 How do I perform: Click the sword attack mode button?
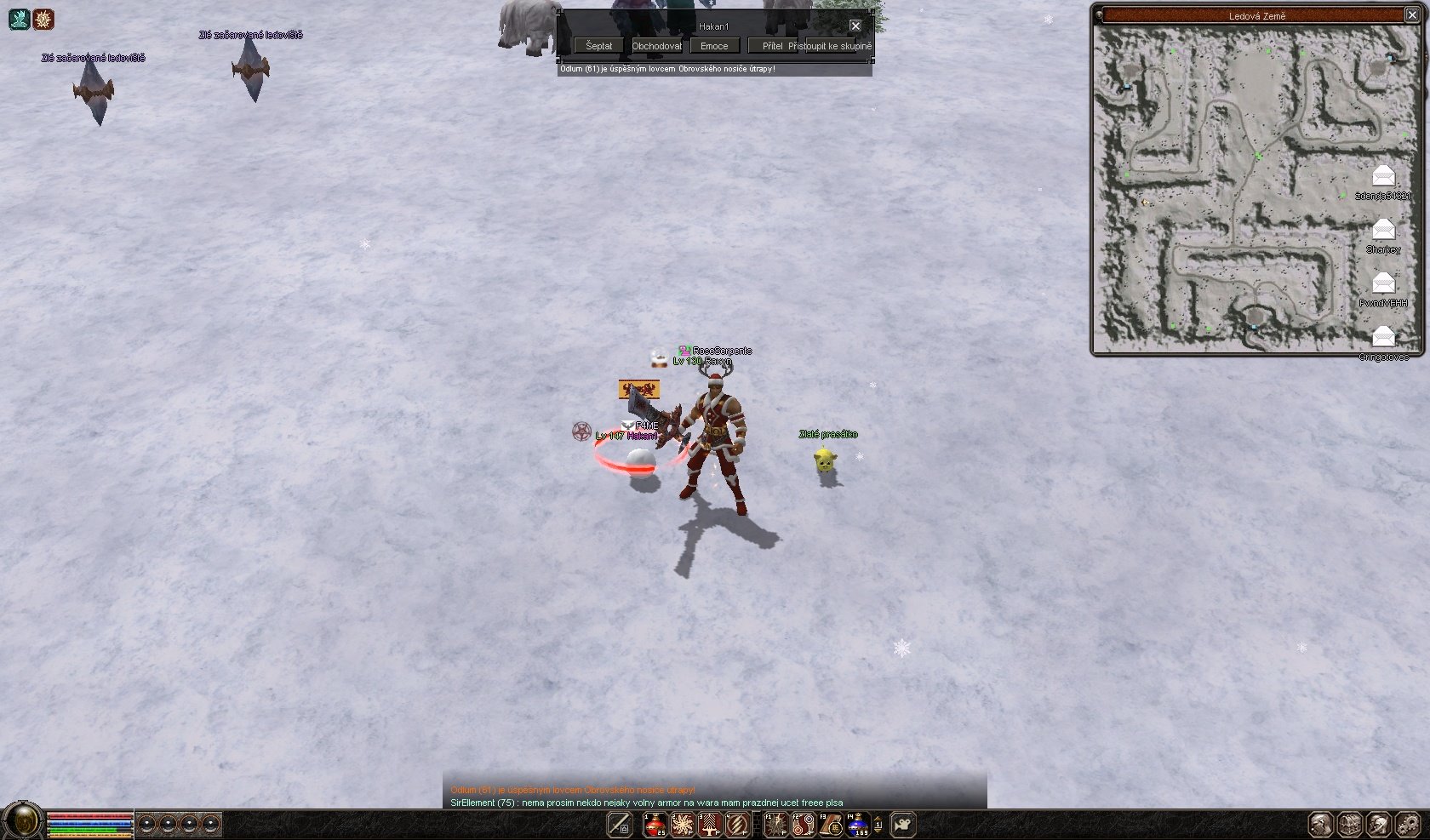[620, 825]
